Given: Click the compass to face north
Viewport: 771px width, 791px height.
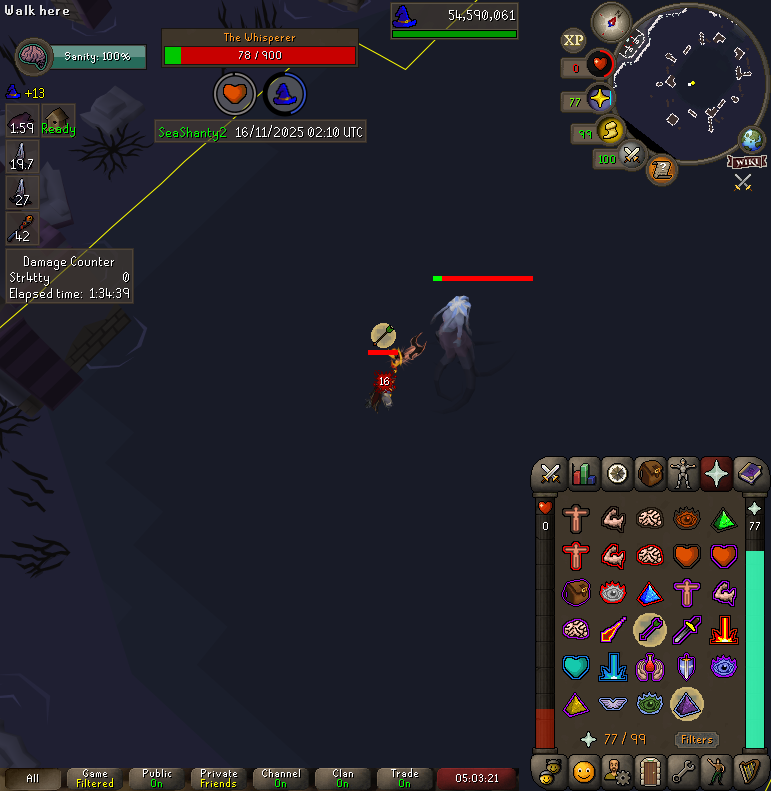Looking at the screenshot, I should 609,21.
